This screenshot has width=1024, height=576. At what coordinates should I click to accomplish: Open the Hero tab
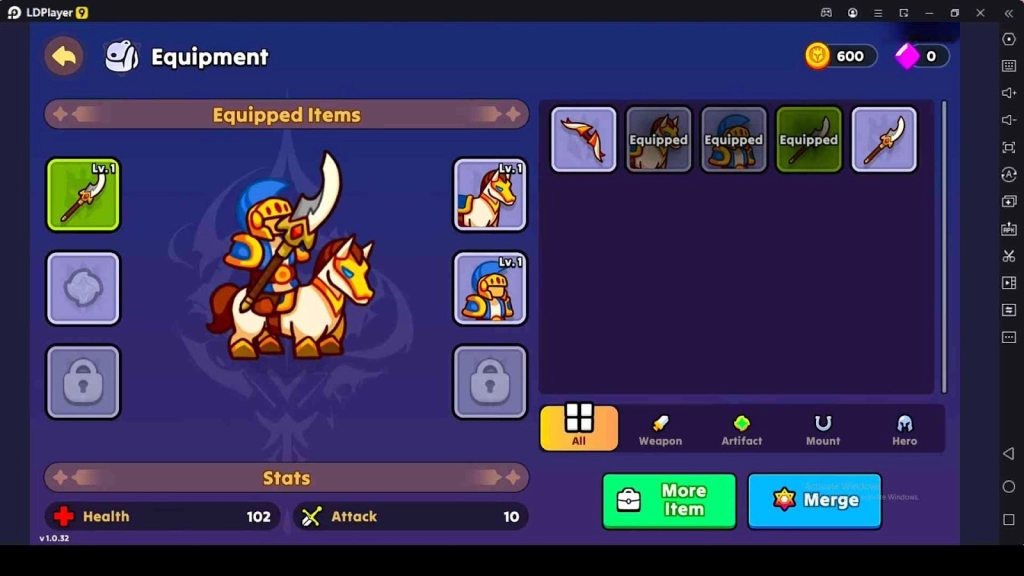pyautogui.click(x=904, y=428)
